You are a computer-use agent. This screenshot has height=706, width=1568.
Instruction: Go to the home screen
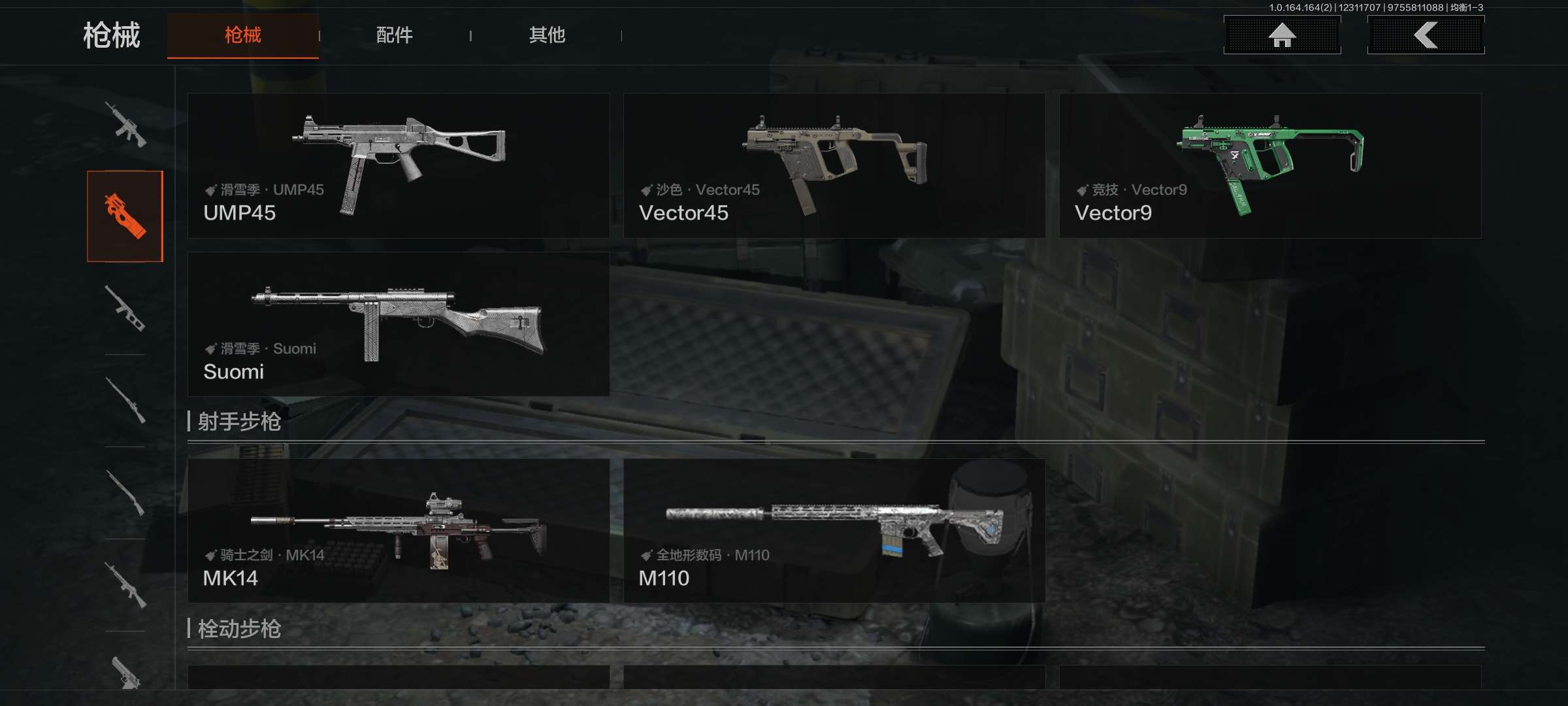[x=1282, y=35]
